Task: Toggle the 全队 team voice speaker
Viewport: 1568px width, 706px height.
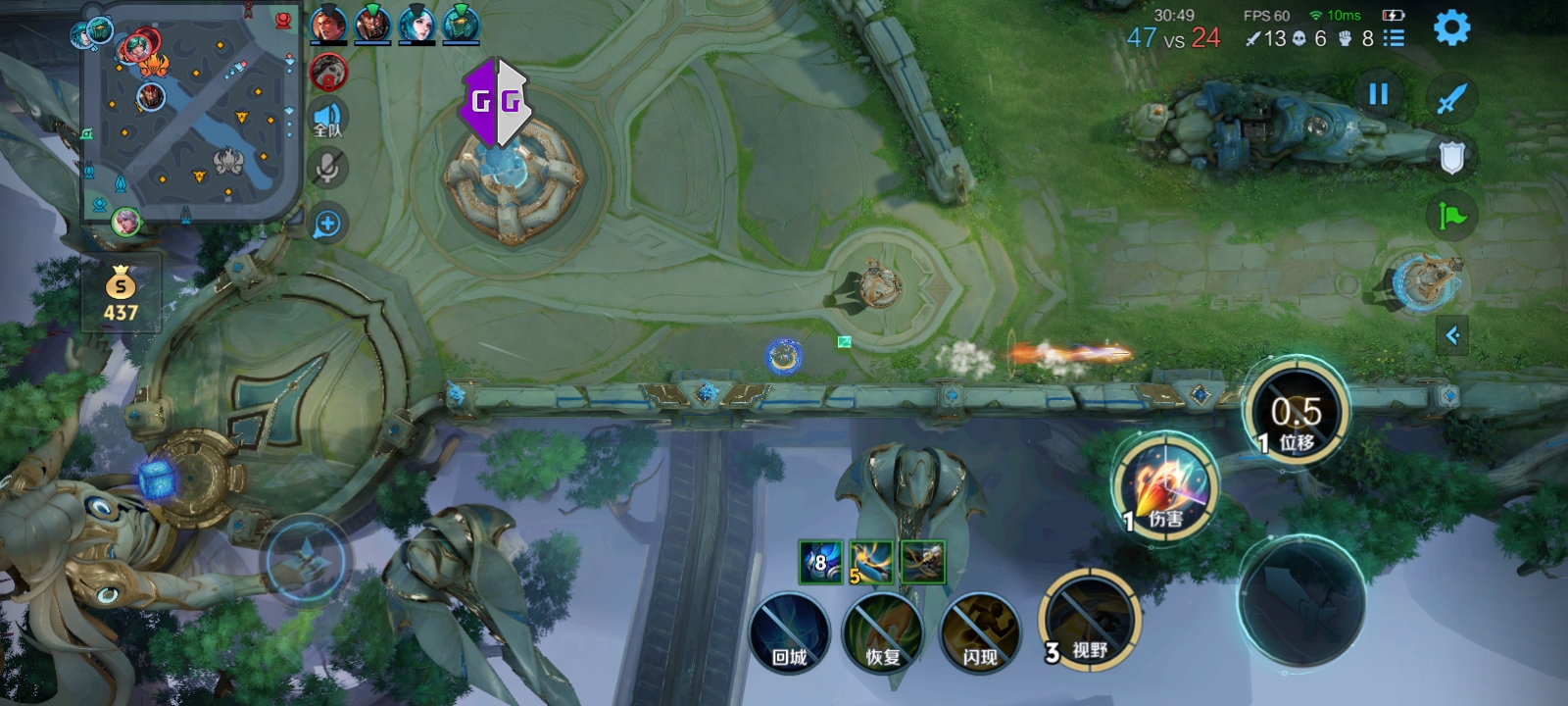Action: (328, 120)
